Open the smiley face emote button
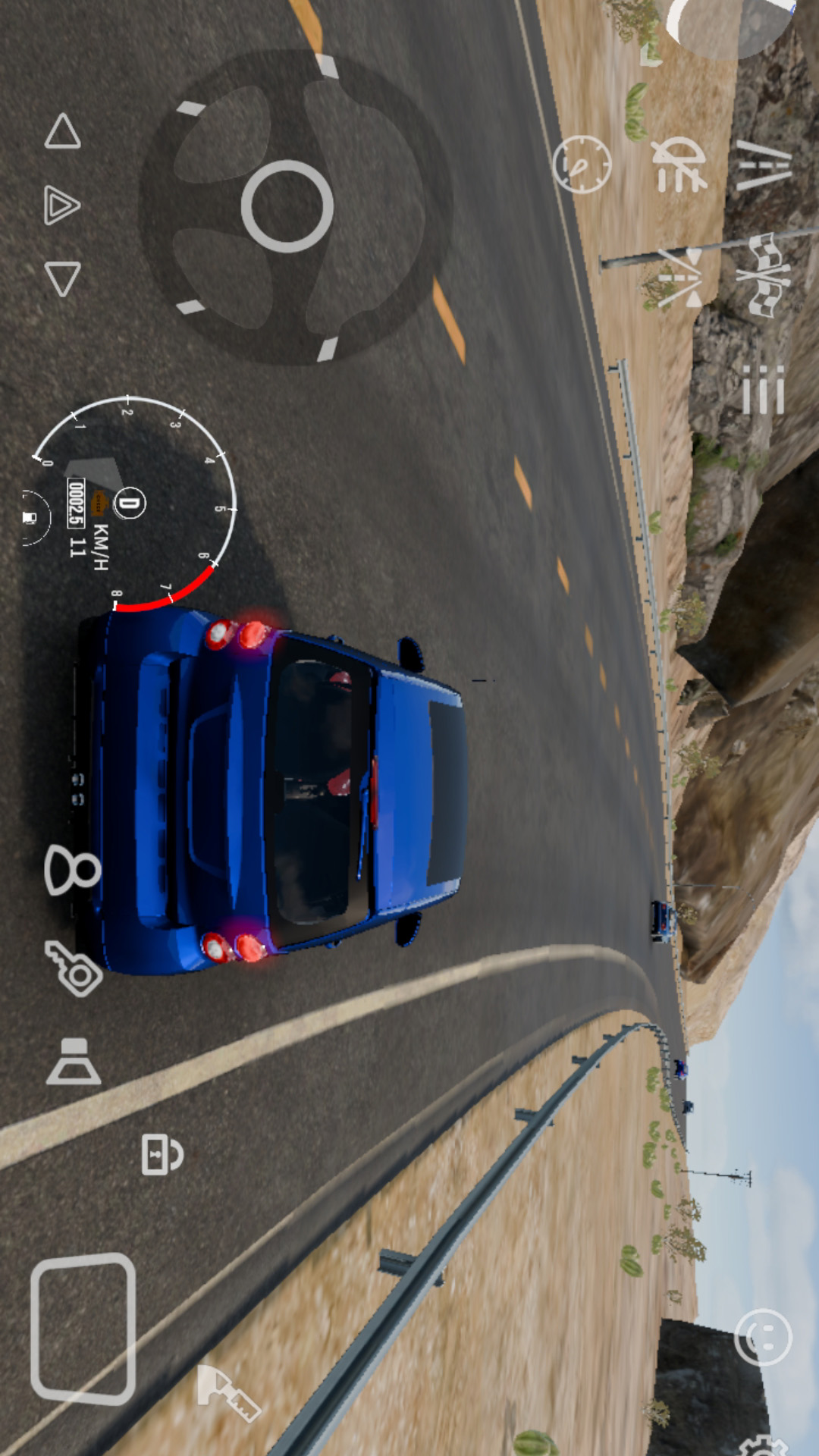 point(763,1338)
